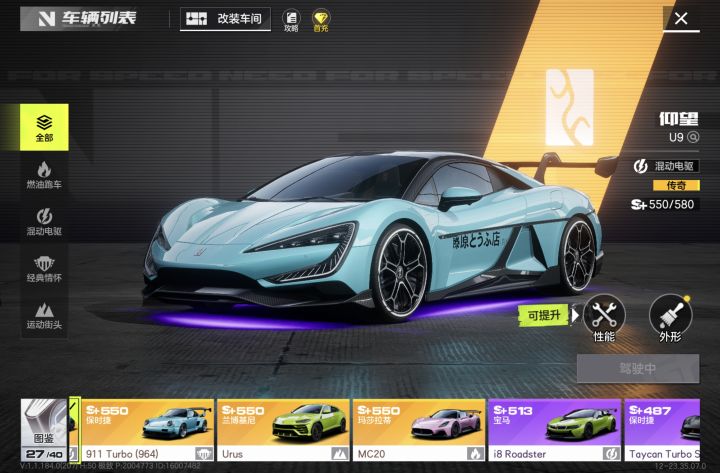Switch to the 燃油跑车 category

click(44, 176)
